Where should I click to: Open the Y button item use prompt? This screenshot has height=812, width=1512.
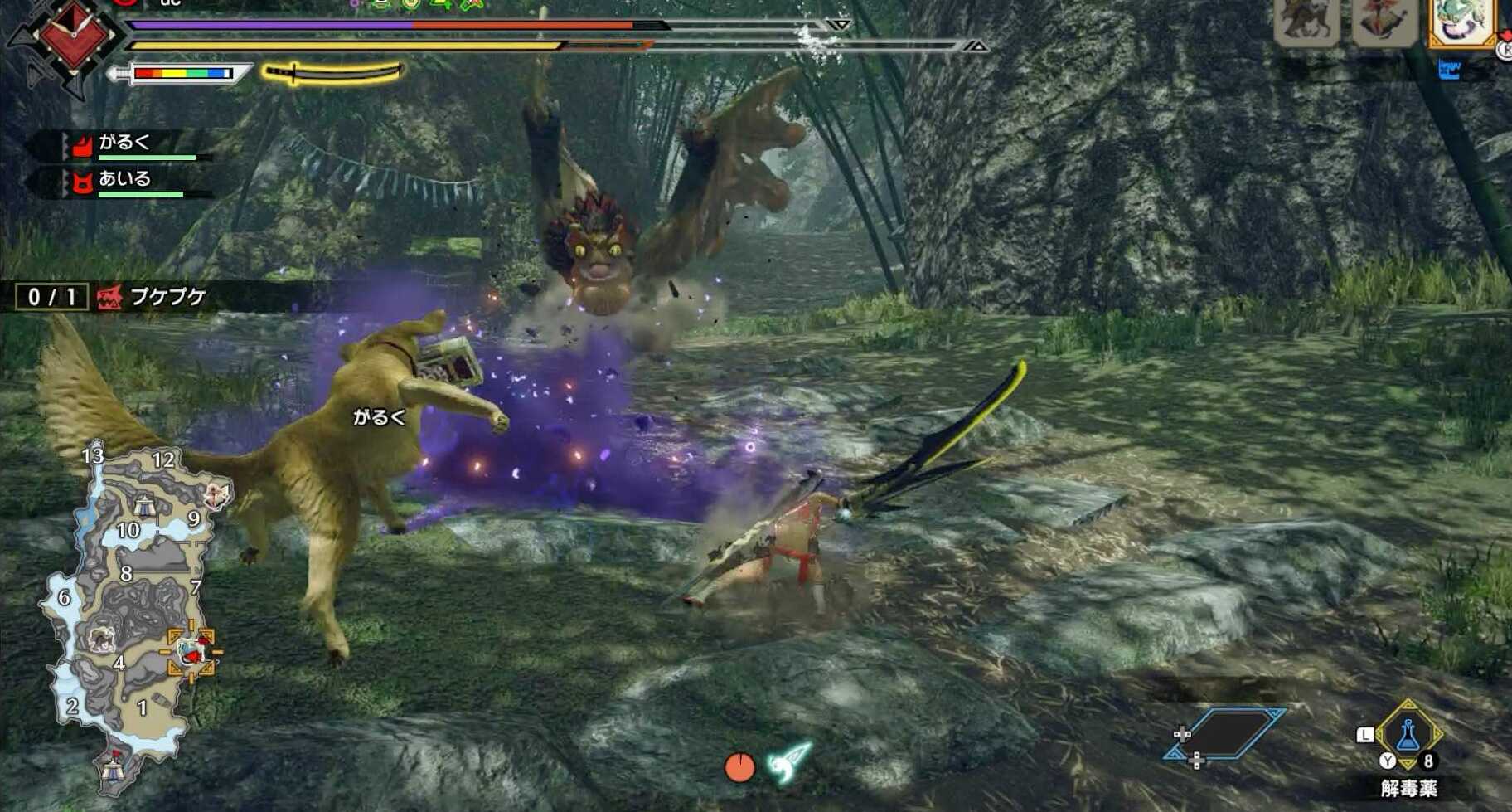tap(1388, 760)
